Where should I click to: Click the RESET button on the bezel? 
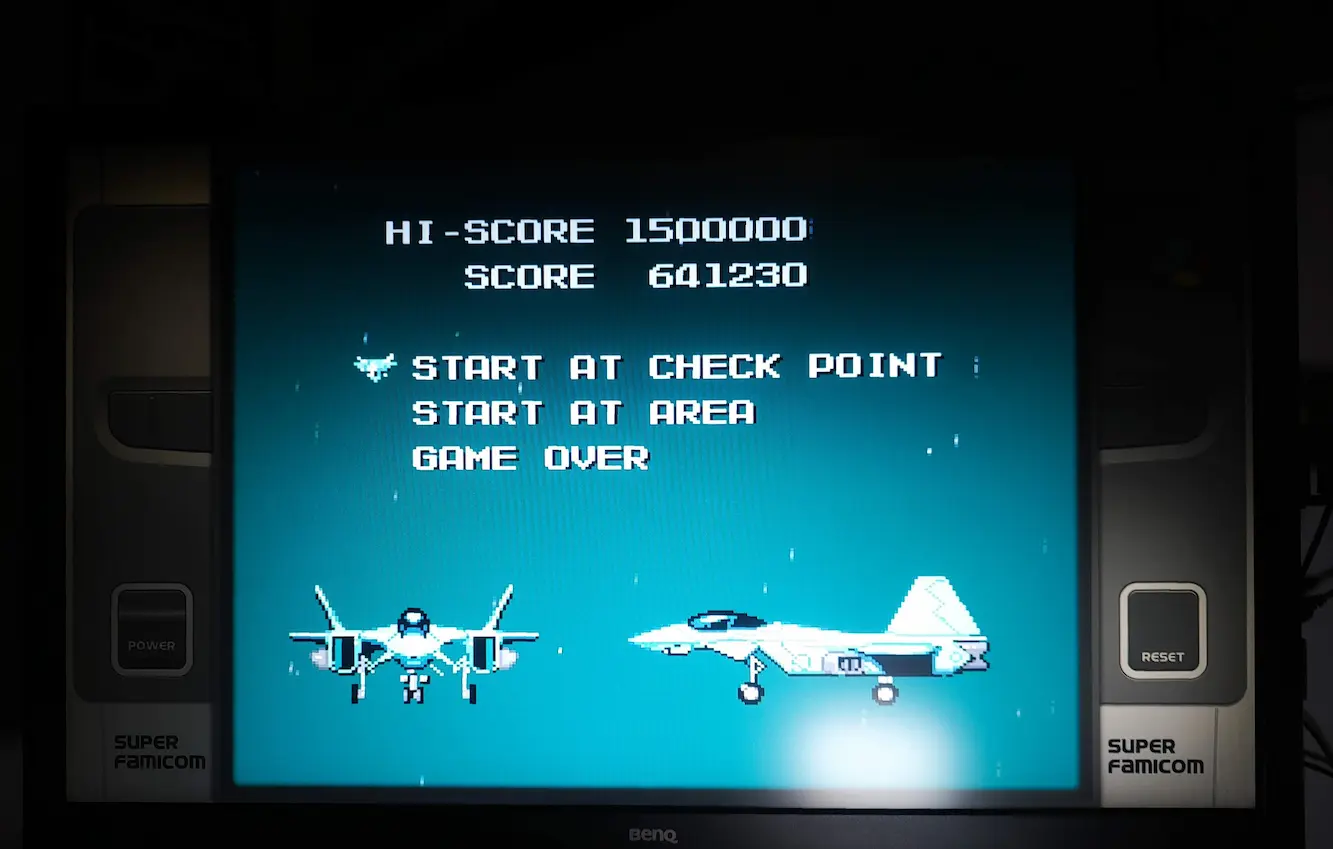click(x=1162, y=630)
